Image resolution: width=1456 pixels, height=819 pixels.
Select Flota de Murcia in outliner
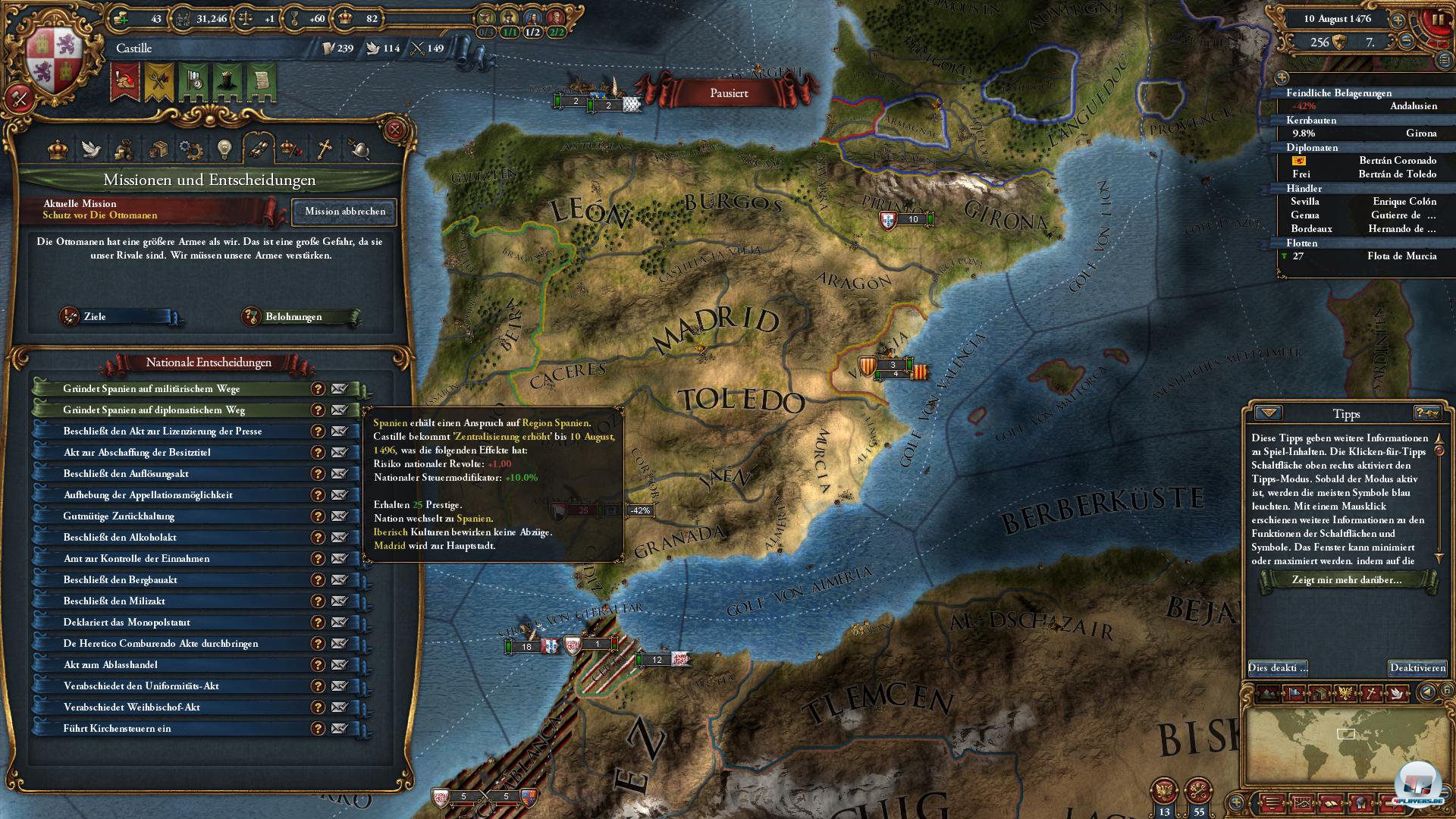[x=1401, y=256]
